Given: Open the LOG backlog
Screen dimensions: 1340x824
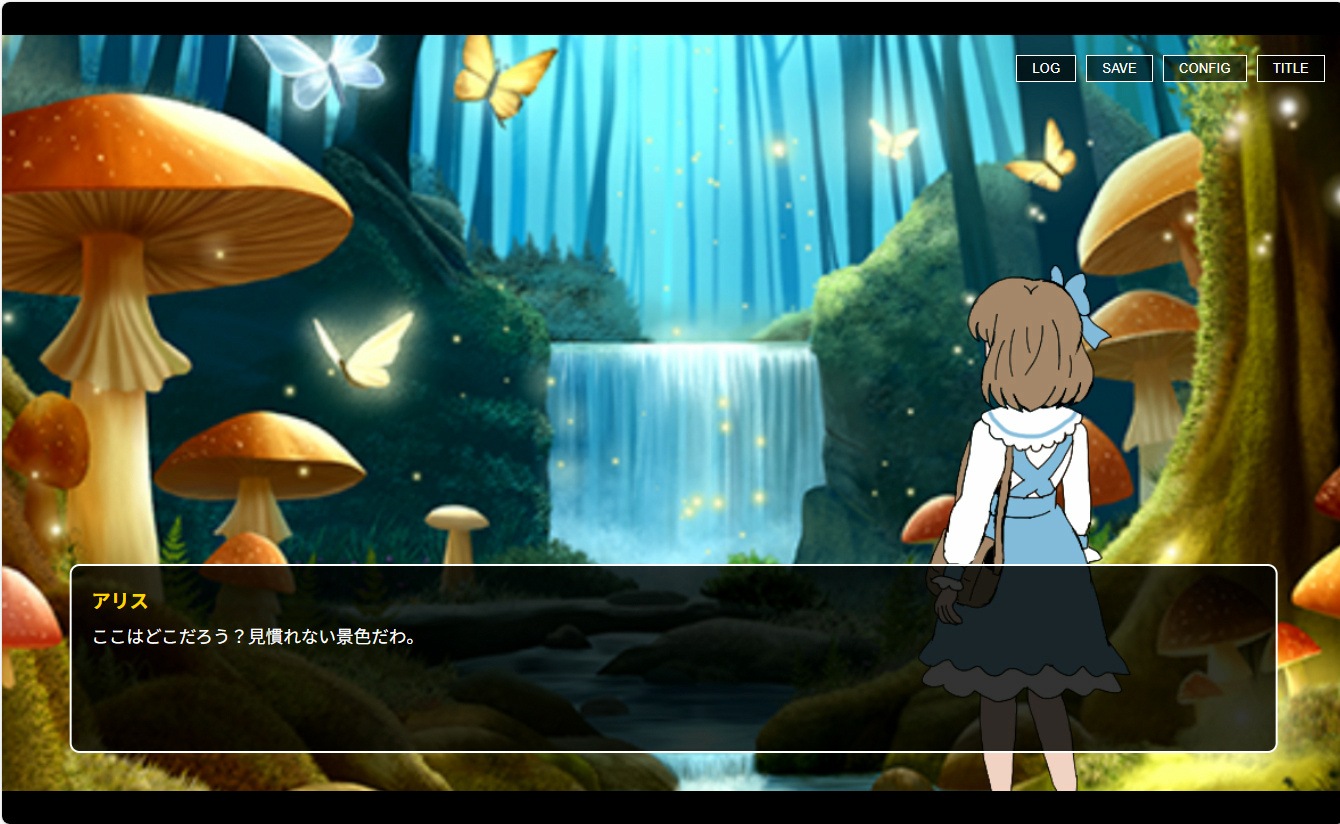Looking at the screenshot, I should [1045, 68].
